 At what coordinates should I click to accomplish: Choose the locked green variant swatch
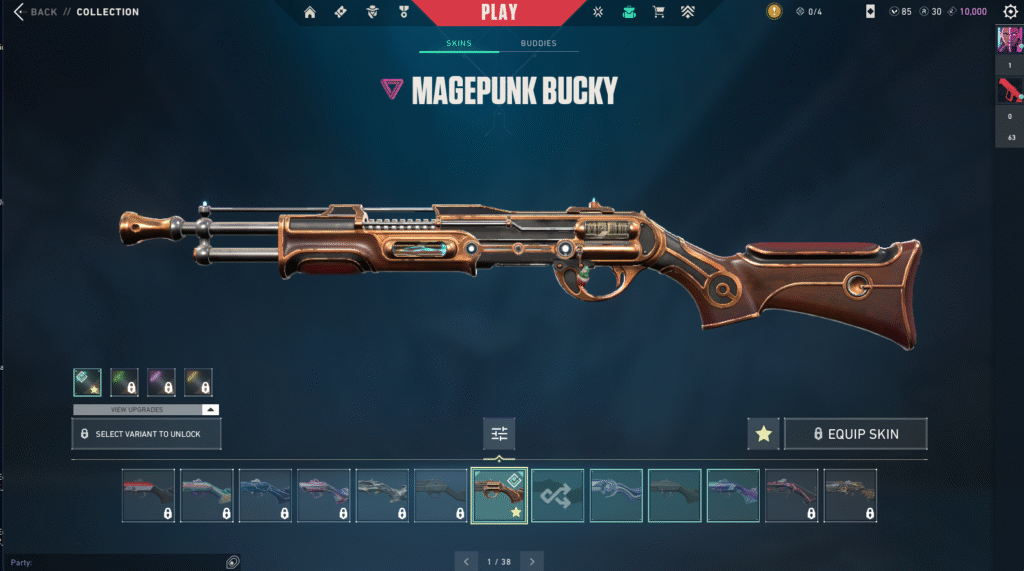(124, 382)
